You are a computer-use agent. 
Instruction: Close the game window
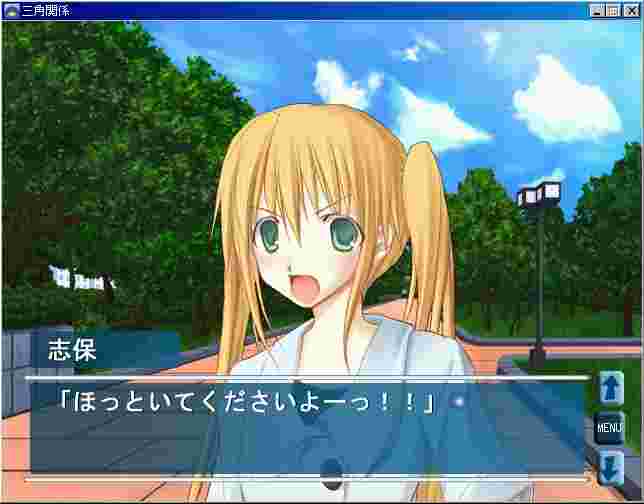(631, 10)
